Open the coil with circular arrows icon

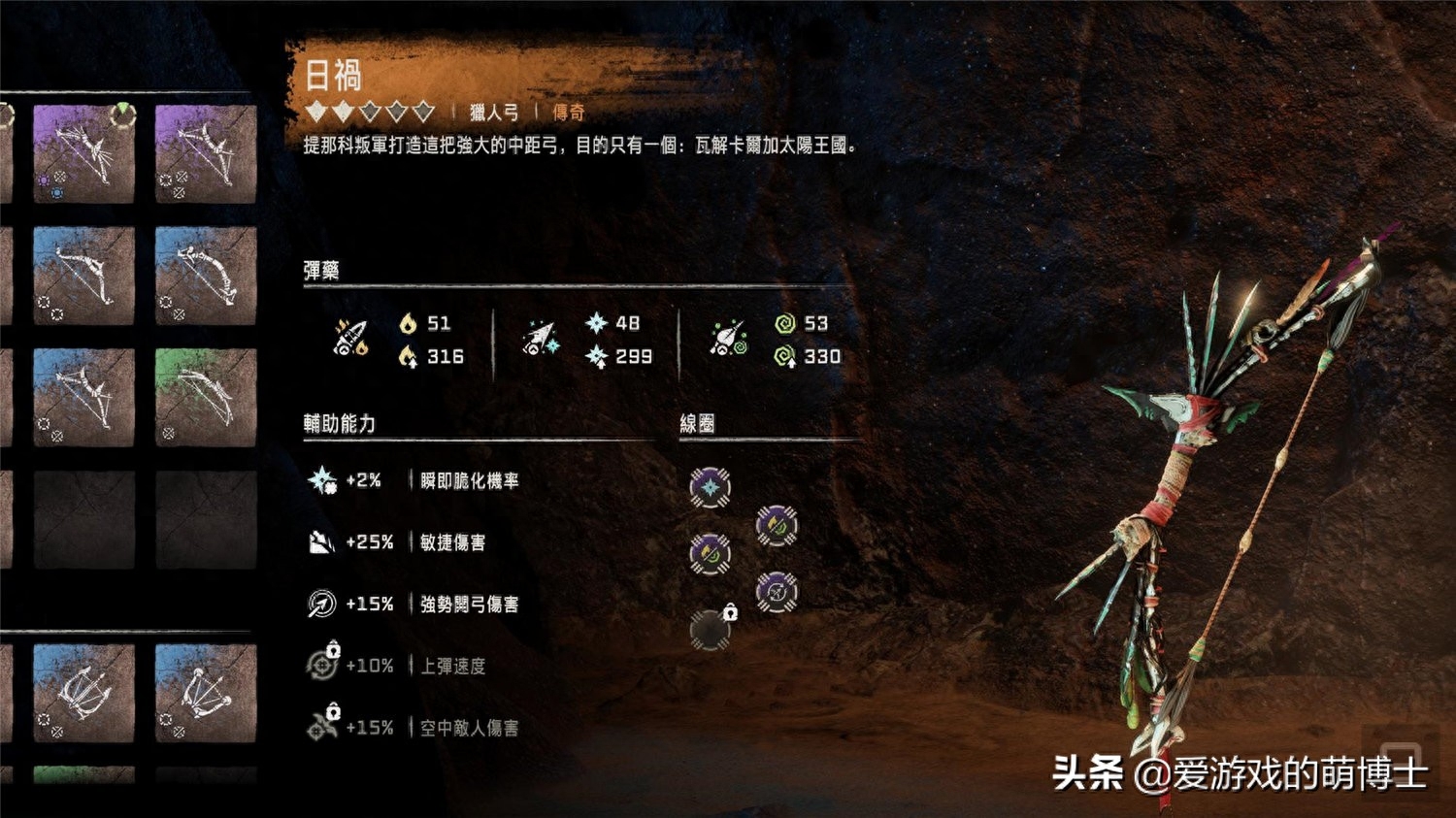point(777,592)
